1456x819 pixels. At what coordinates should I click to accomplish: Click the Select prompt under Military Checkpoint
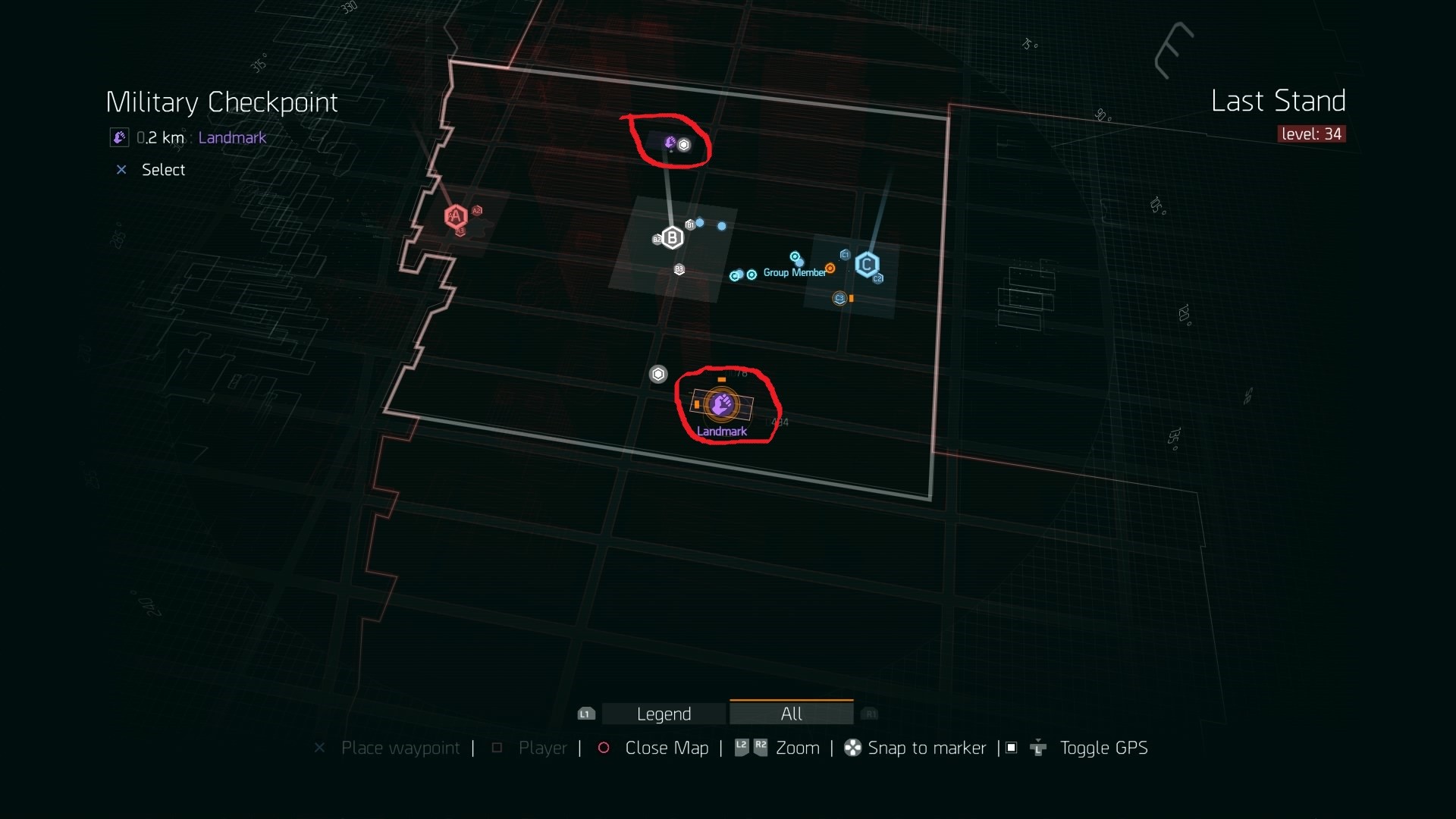163,170
